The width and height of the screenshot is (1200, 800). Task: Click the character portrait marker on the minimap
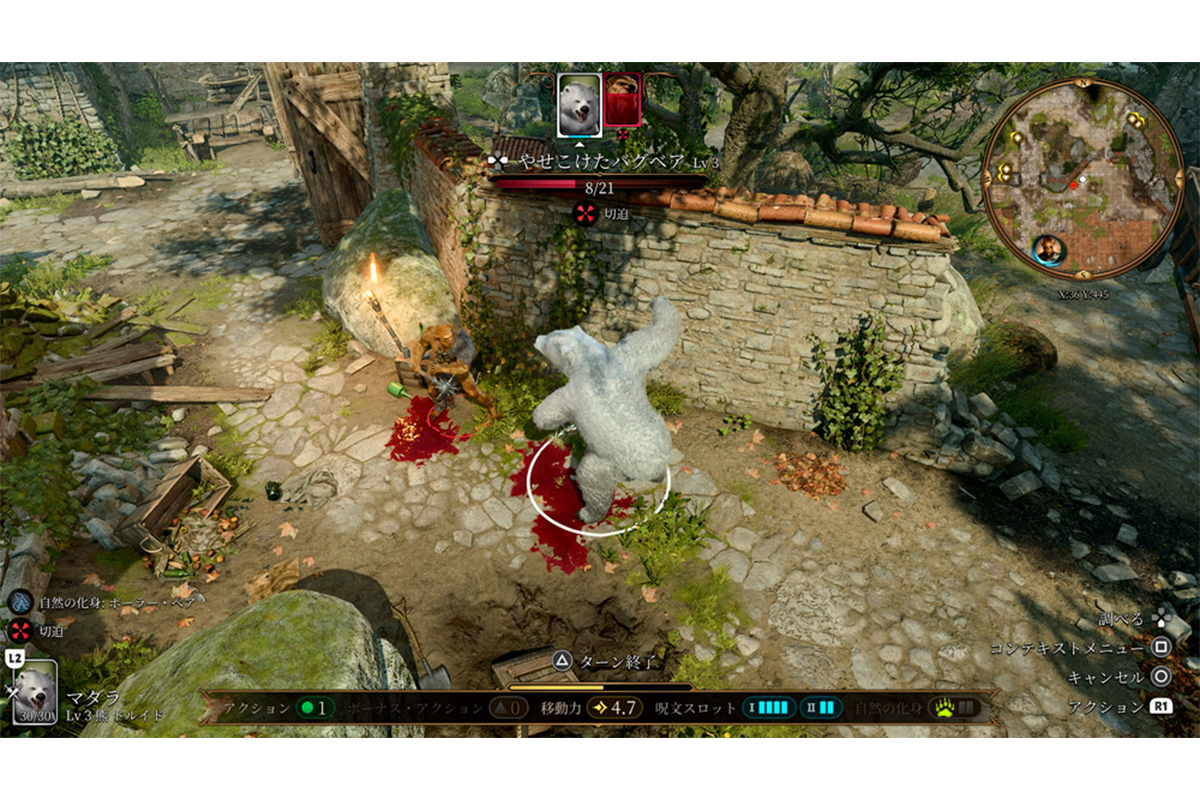pyautogui.click(x=1048, y=250)
